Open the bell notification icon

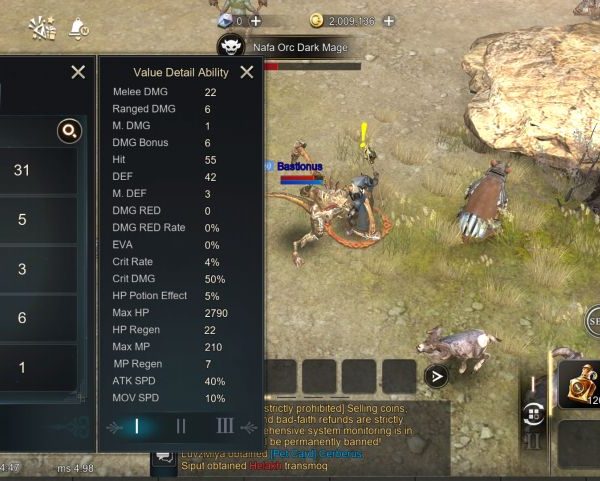(x=79, y=28)
